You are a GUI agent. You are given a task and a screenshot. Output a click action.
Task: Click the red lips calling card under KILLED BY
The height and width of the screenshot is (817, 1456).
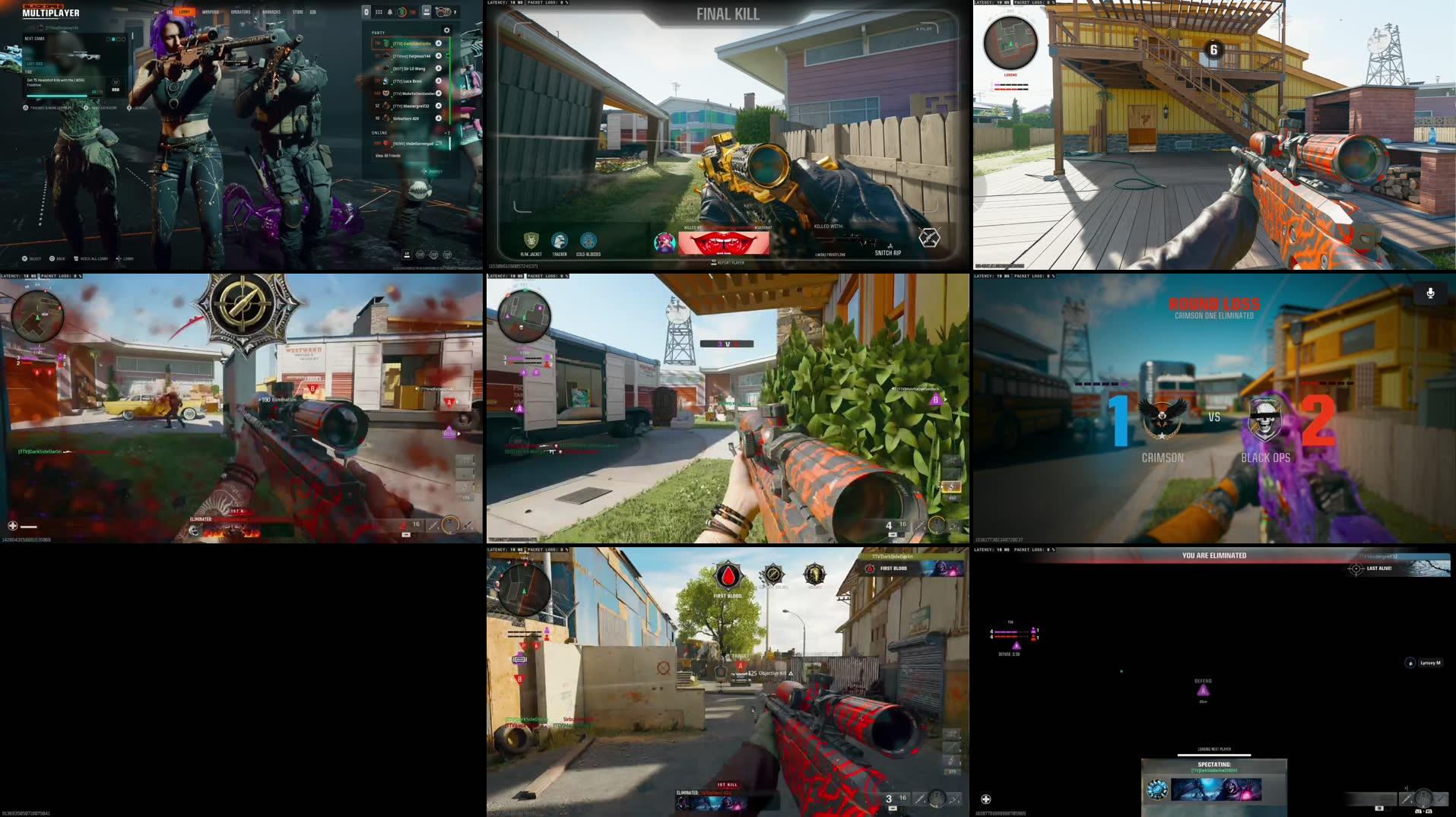[x=725, y=241]
